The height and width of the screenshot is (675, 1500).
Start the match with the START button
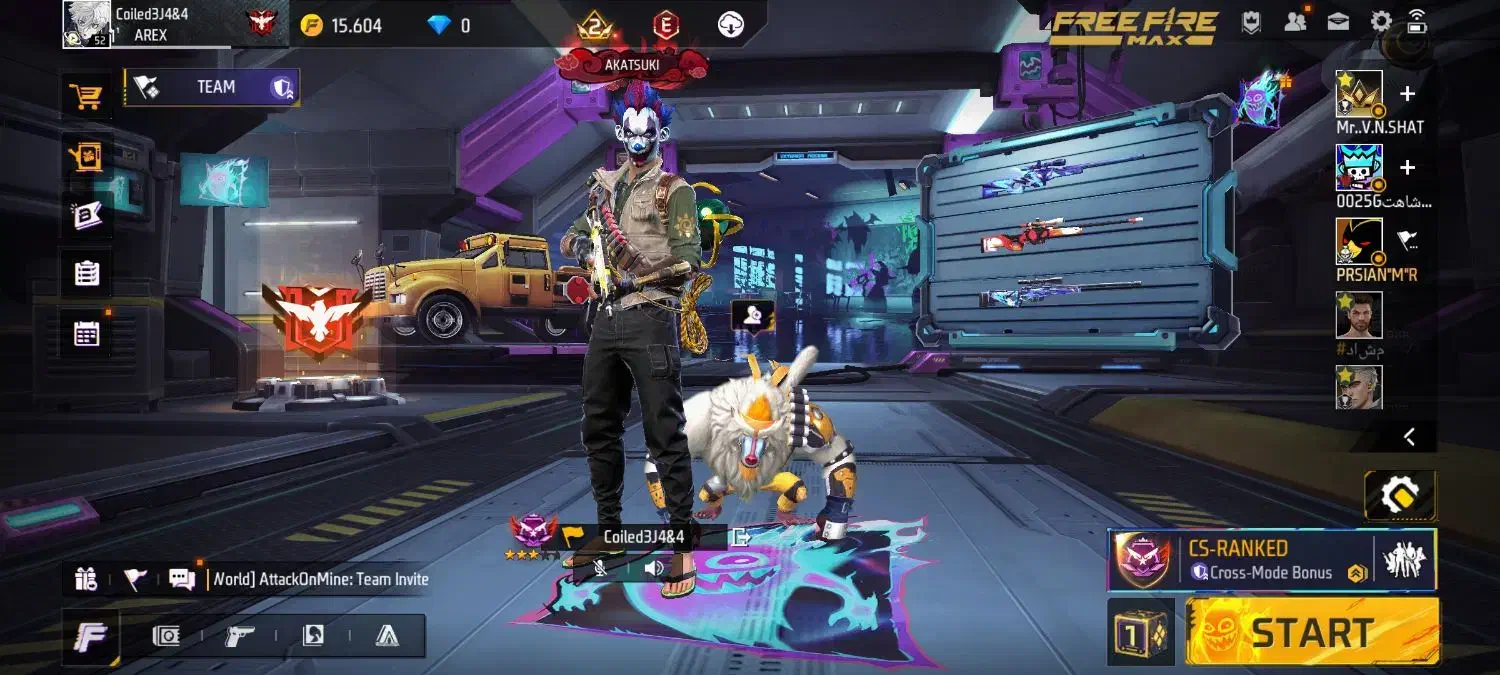(1312, 632)
